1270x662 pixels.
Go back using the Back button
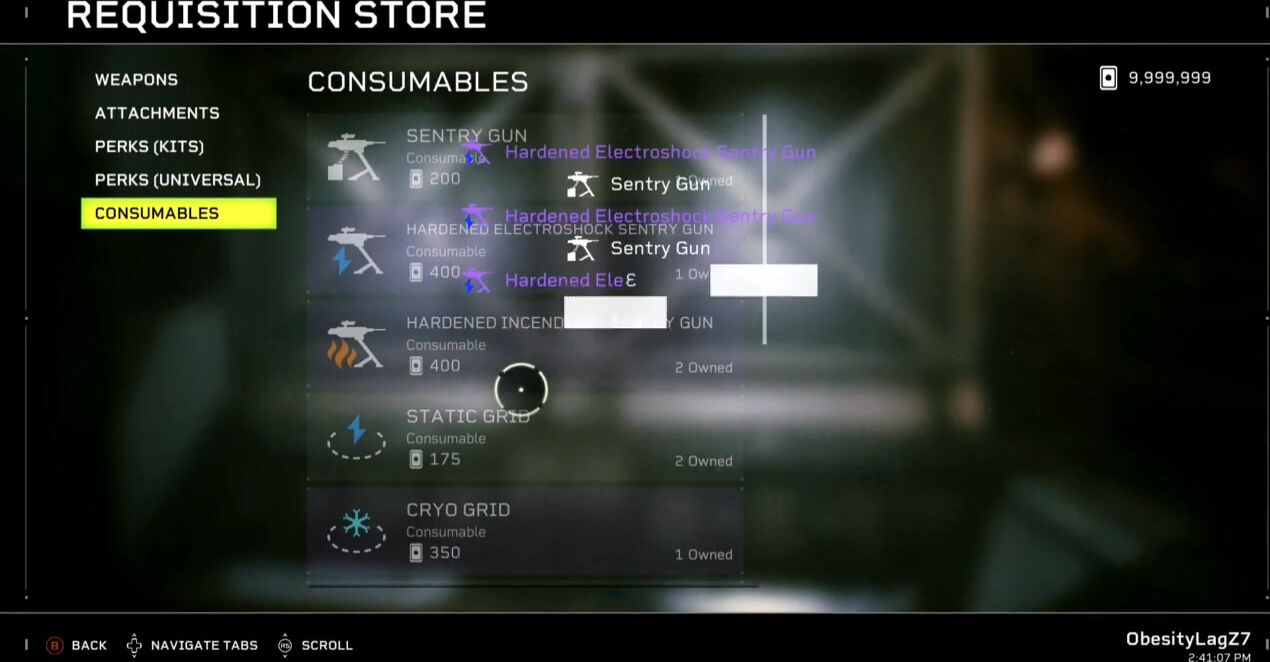(x=77, y=645)
